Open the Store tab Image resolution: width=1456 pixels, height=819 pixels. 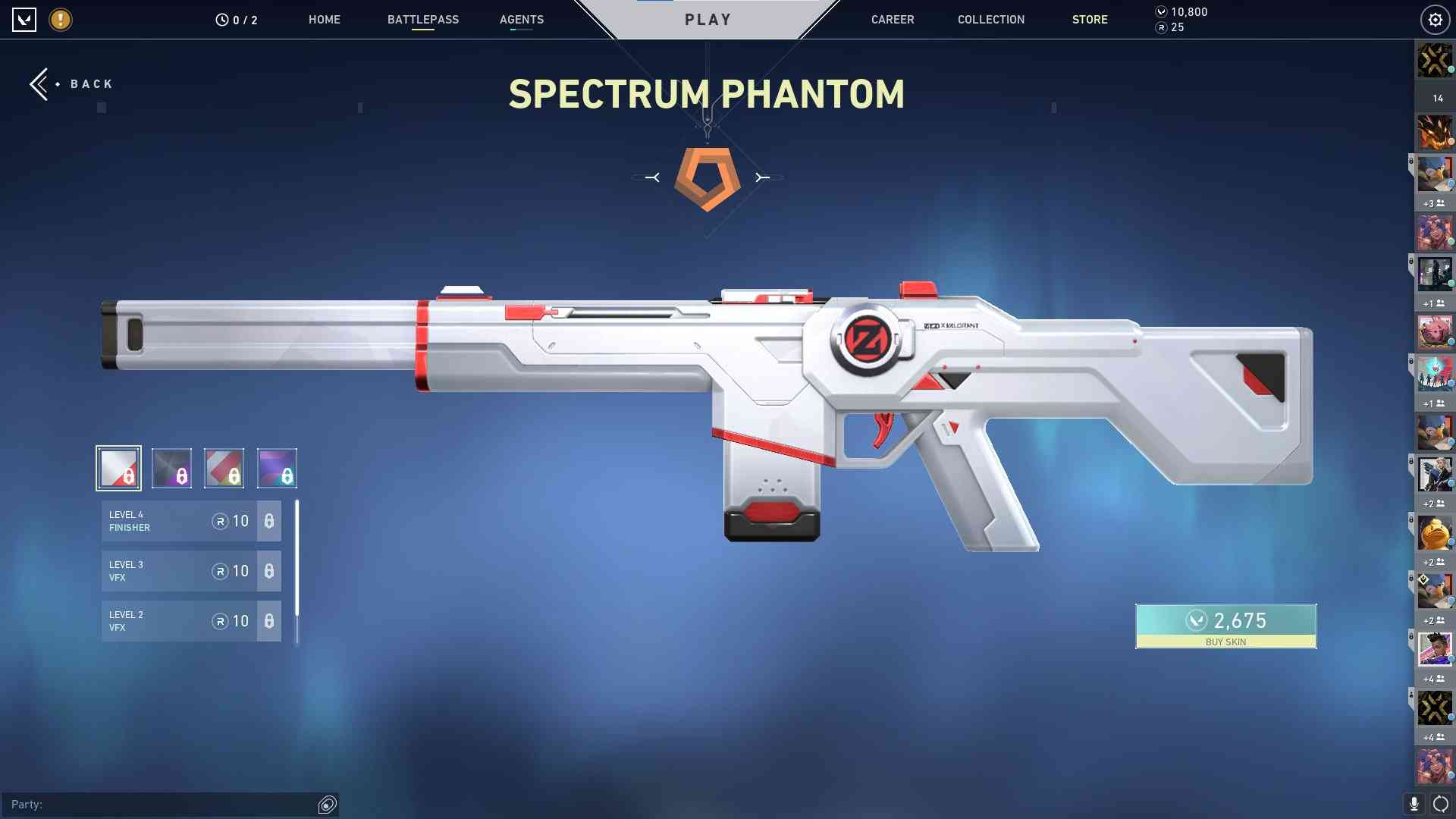pyautogui.click(x=1089, y=20)
